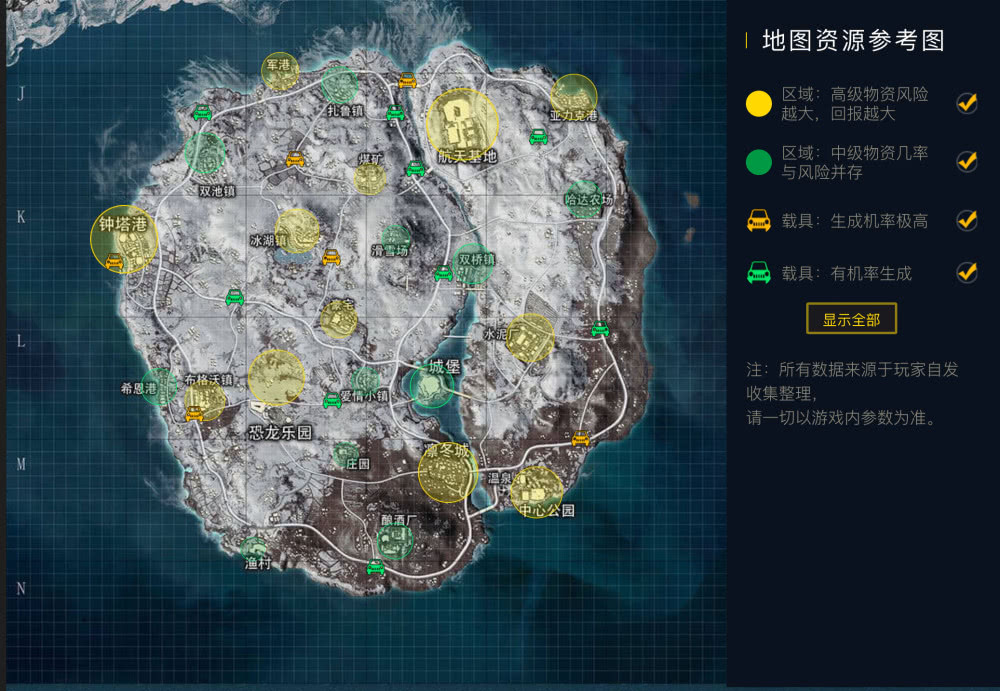Screen dimensions: 1000x691
Task: Click the 显示全部 show-all button
Action: (x=851, y=319)
